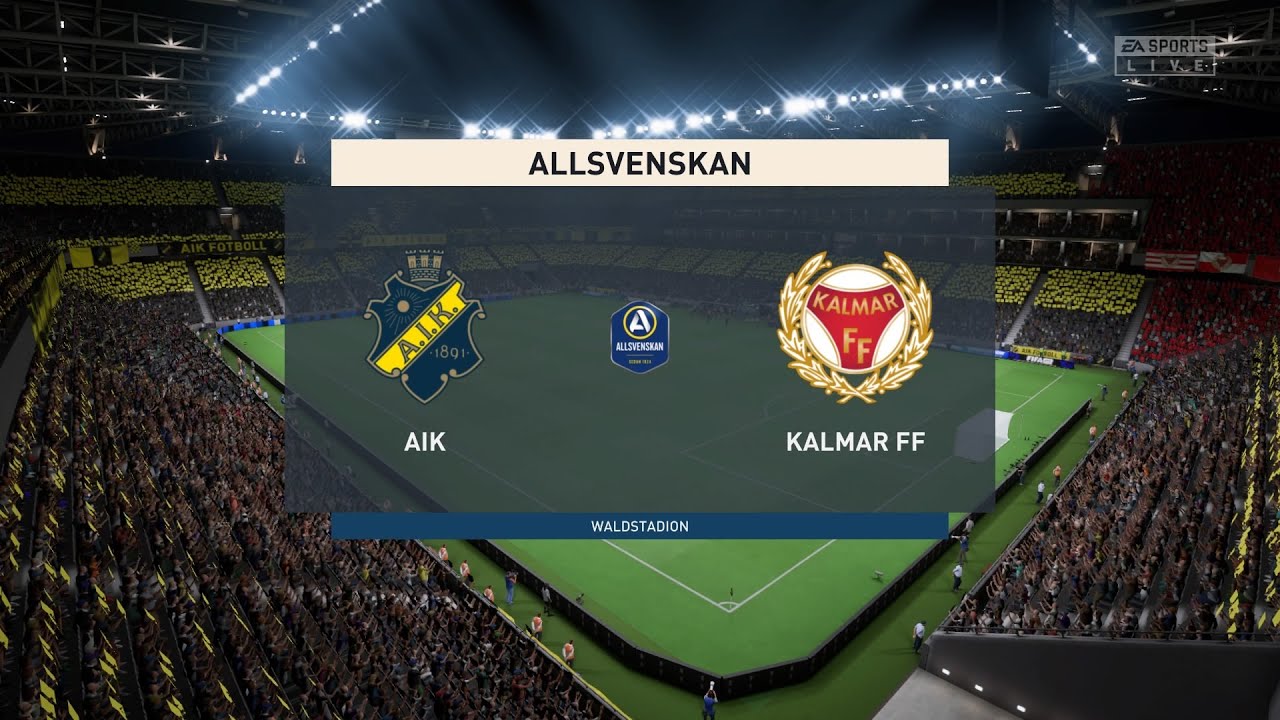Screen dimensions: 1280x720
Task: Switch to the ALLSVENSKAN competition tab
Action: point(640,162)
